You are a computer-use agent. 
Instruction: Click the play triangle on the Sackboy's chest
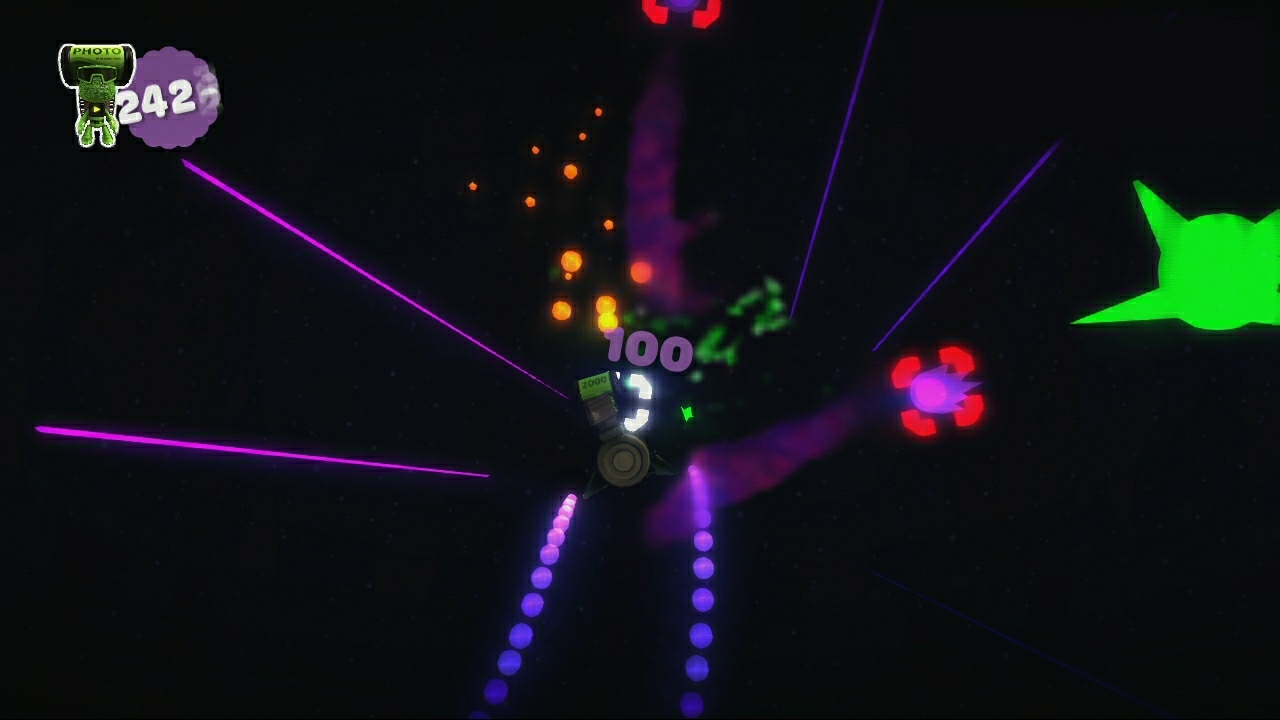tap(97, 110)
